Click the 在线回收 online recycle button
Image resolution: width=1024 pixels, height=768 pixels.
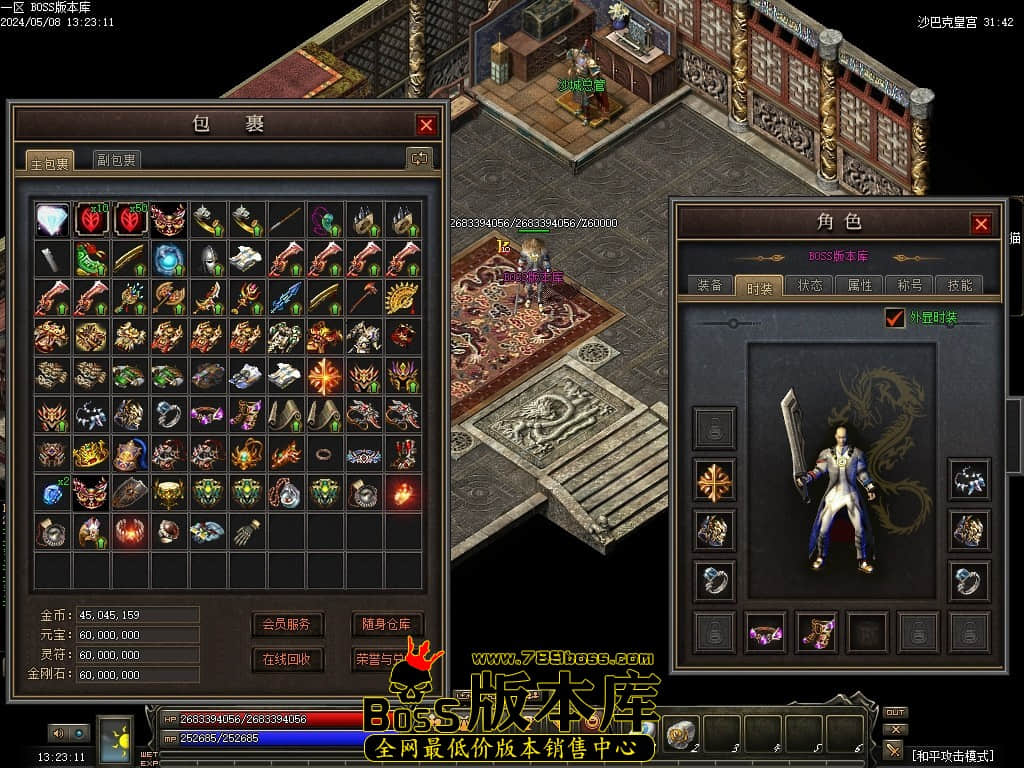point(287,660)
